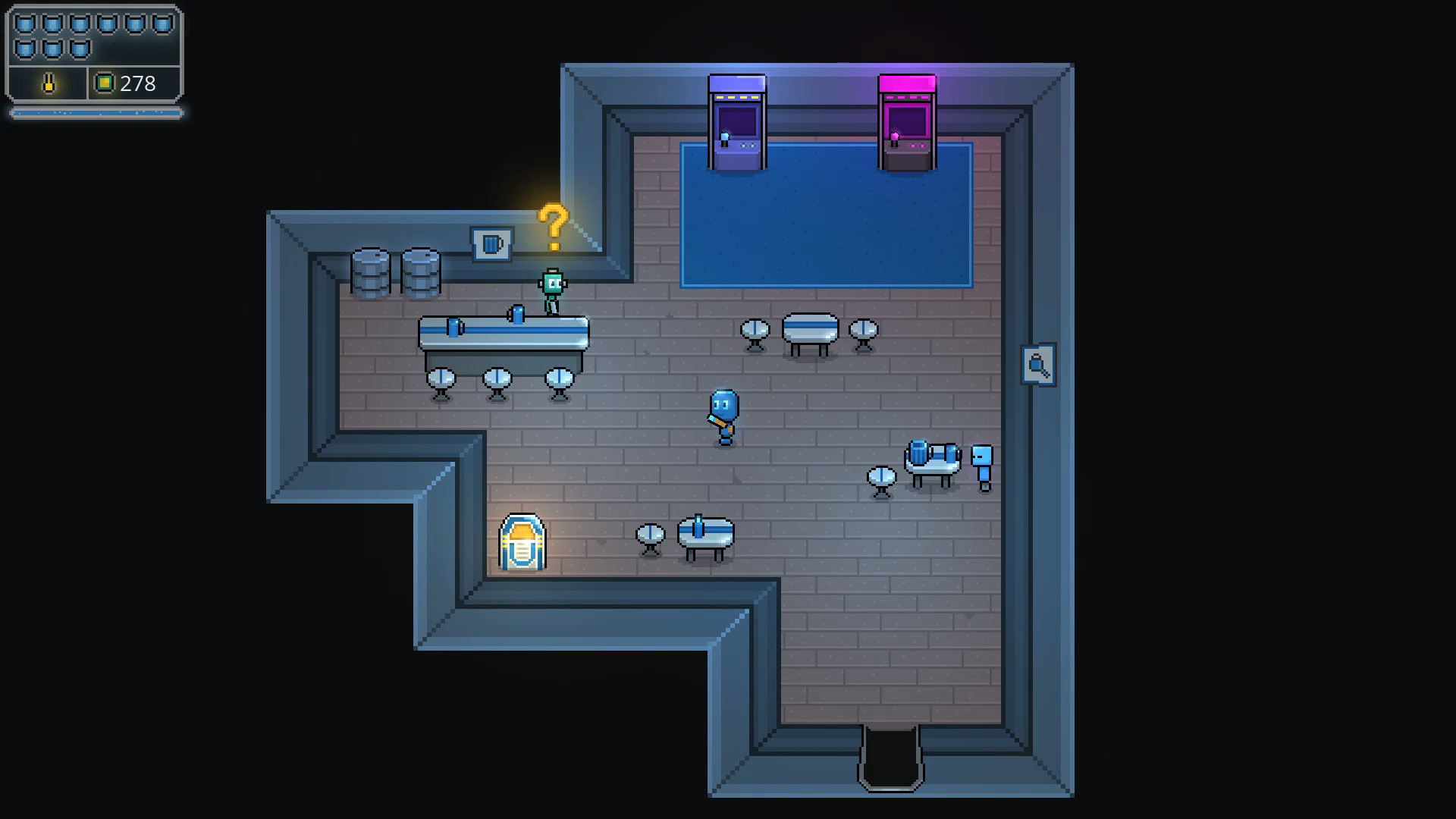Click the beer mug sign above the bar
The height and width of the screenshot is (819, 1456).
click(491, 243)
